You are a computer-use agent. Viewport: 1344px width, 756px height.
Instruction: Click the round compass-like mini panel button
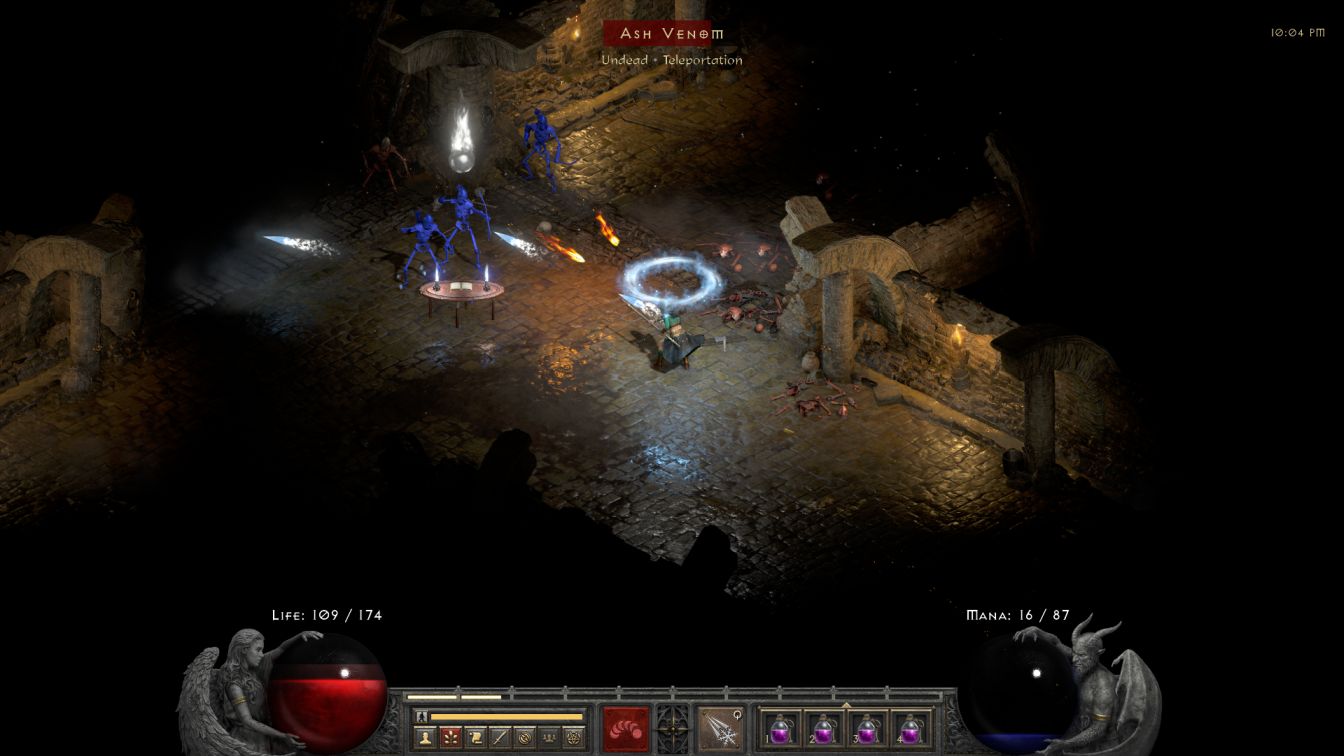[524, 738]
